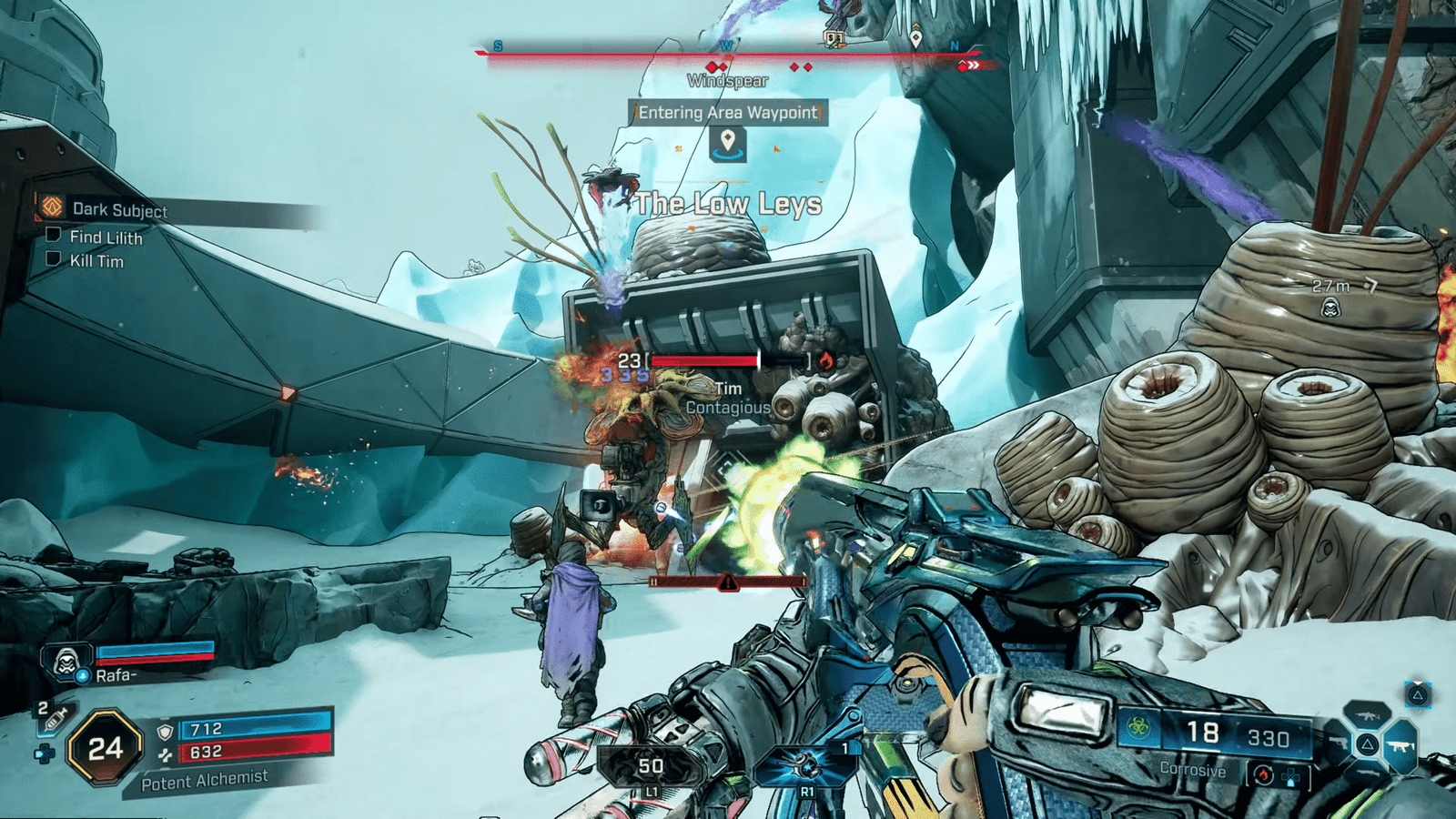Click the Corrosive biohazard element icon
Image resolution: width=1456 pixels, height=819 pixels.
(x=1137, y=727)
